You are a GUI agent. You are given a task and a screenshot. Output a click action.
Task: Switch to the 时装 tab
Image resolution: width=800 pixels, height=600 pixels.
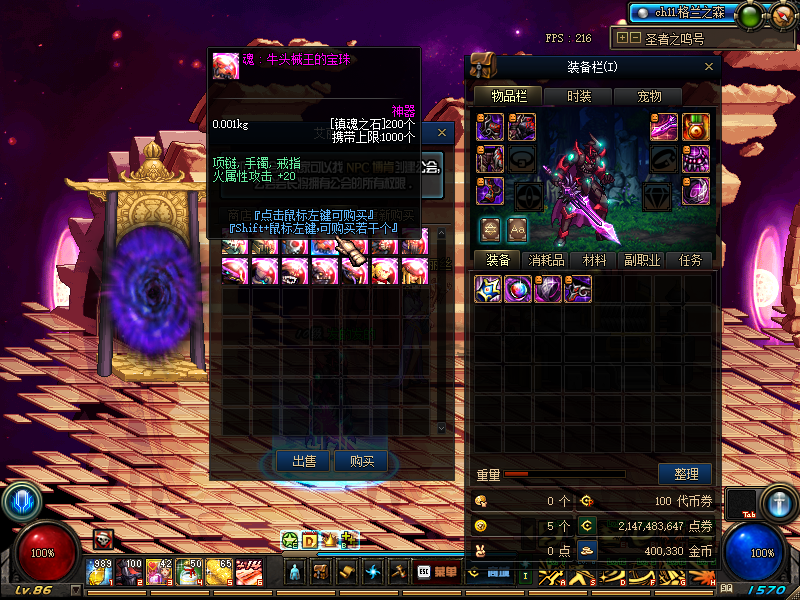pos(579,96)
